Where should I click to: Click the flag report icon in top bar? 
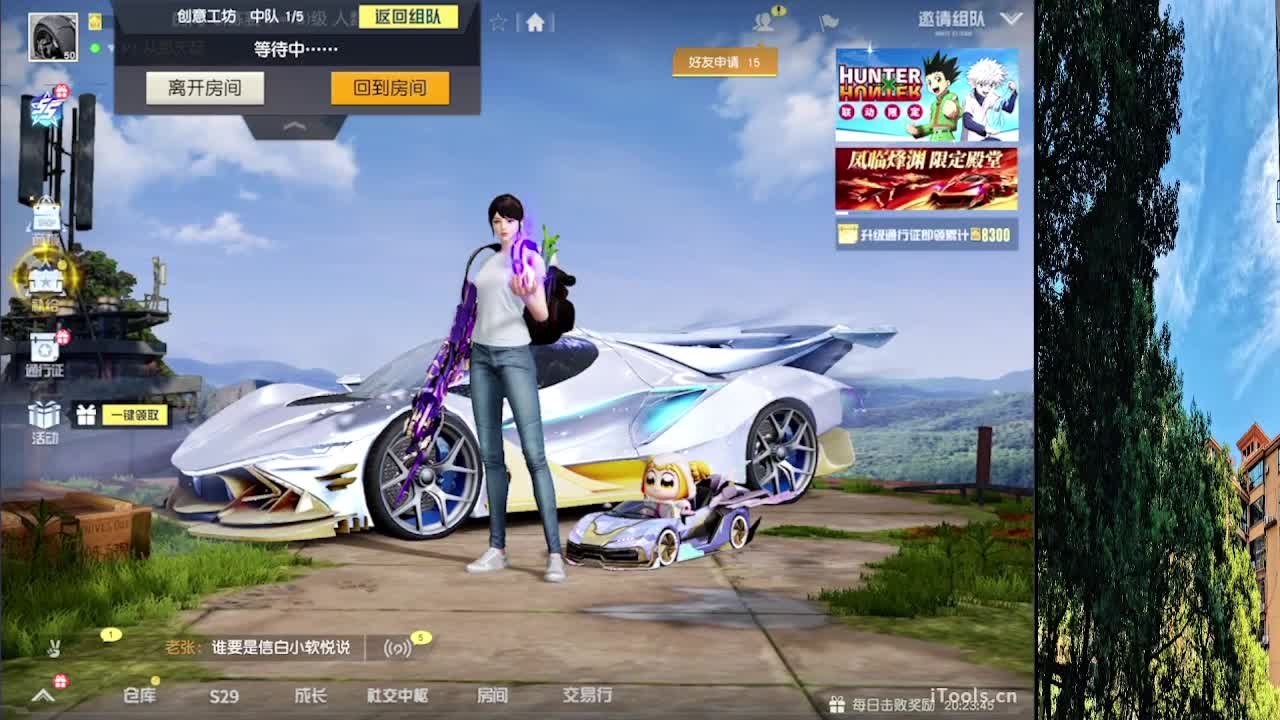click(828, 23)
